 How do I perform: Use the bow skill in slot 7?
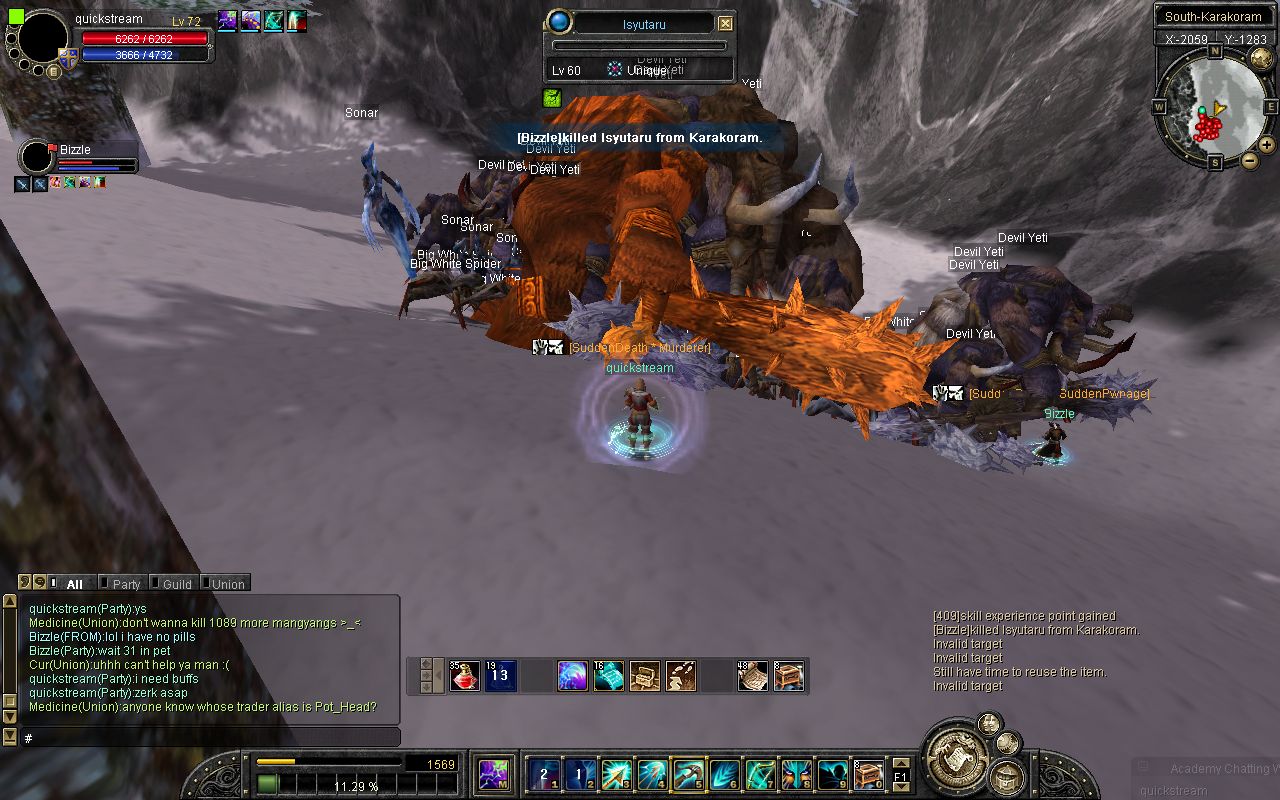(761, 774)
